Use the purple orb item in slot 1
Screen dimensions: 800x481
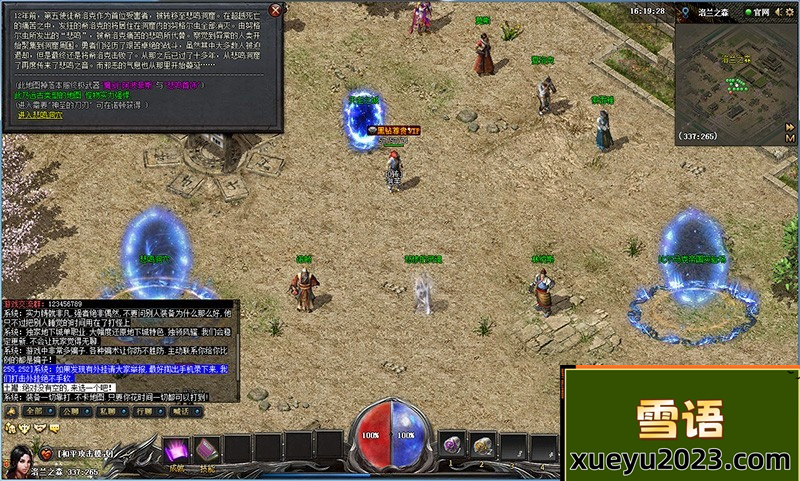(x=452, y=446)
